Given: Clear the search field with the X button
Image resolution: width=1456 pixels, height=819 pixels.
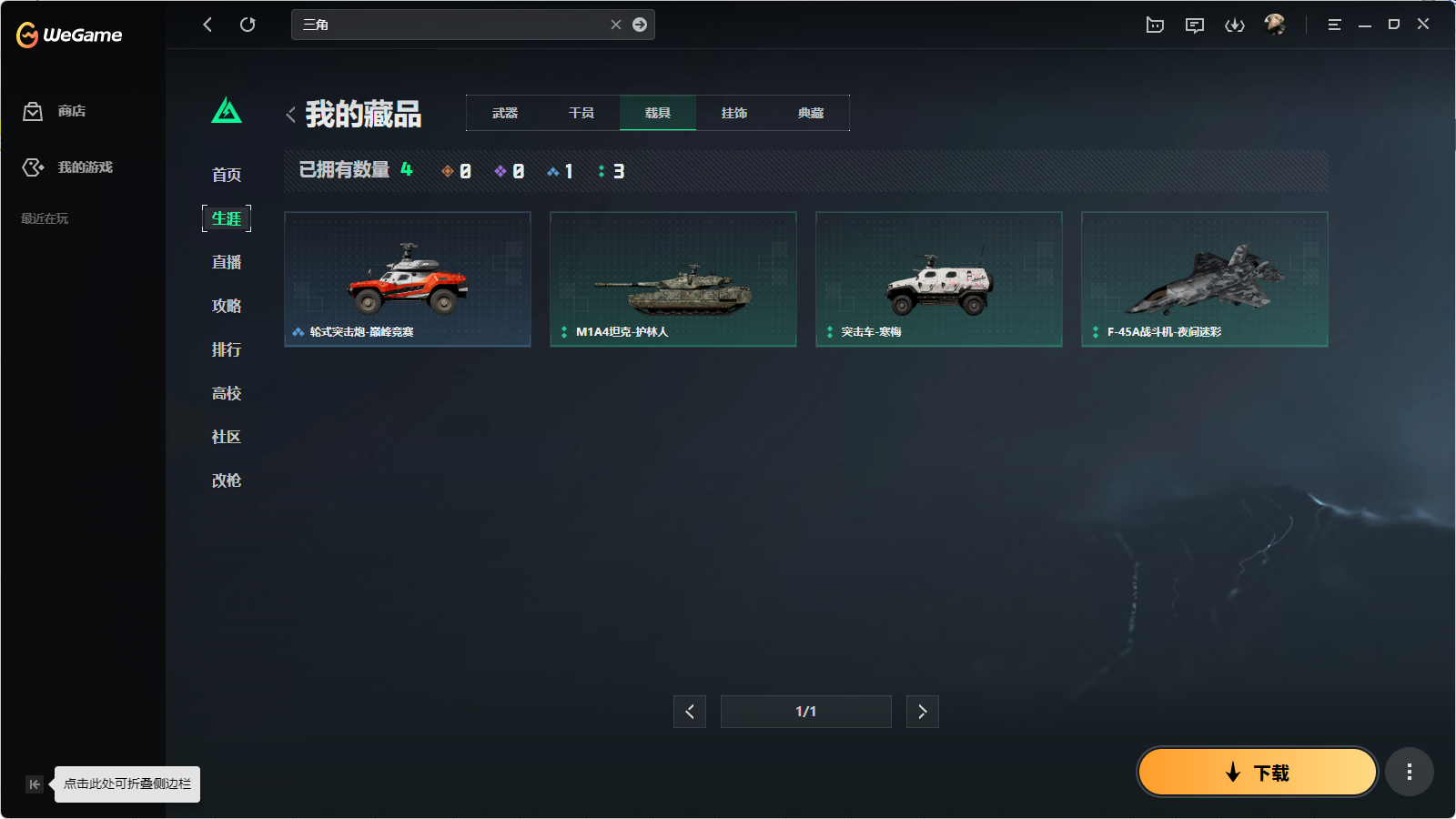Looking at the screenshot, I should (616, 25).
